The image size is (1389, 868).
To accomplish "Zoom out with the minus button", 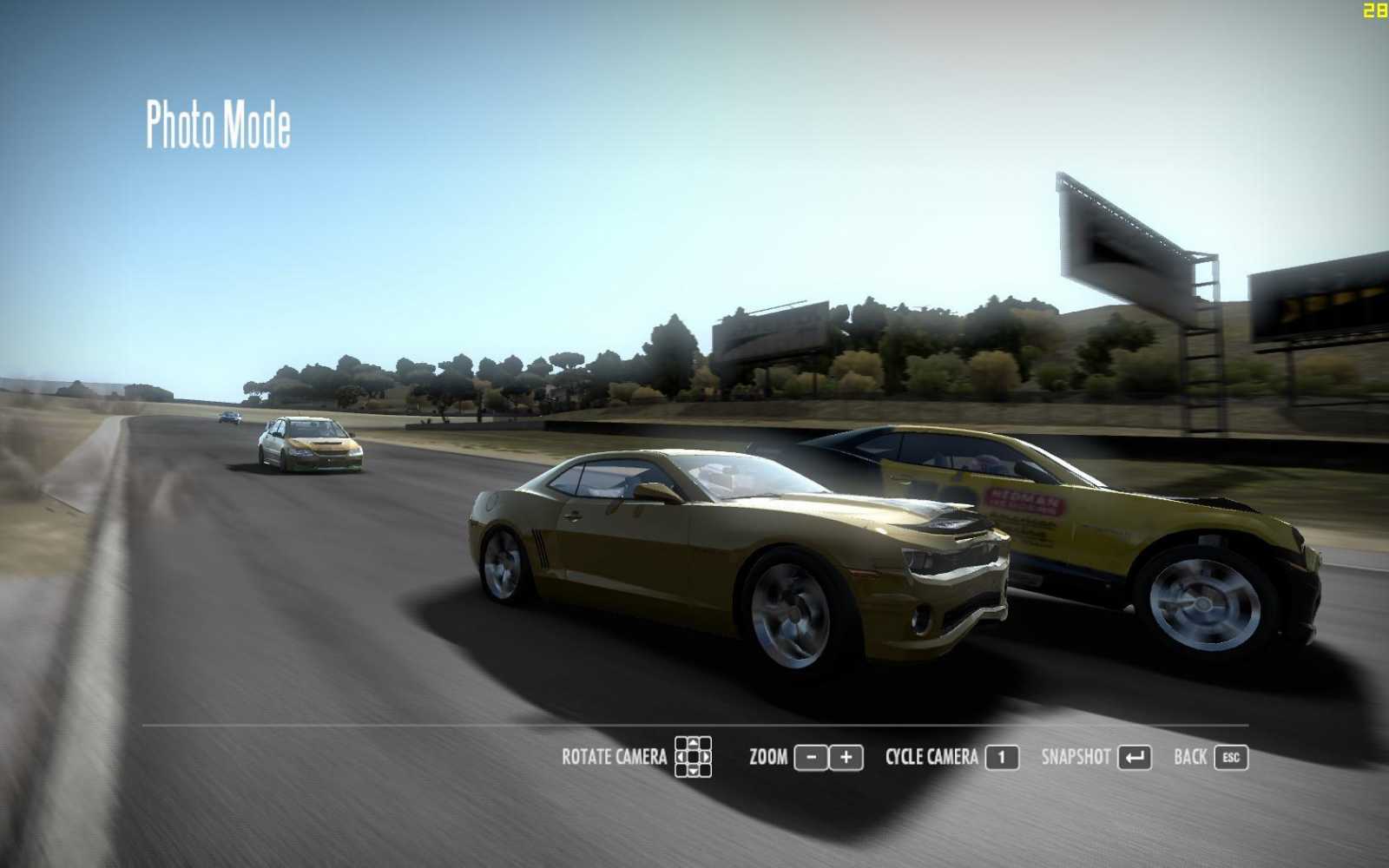I will click(x=811, y=758).
